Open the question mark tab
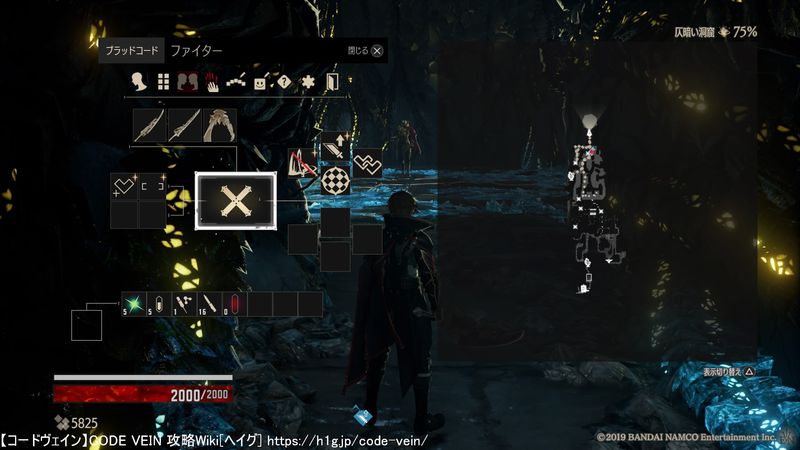Viewport: 800px width, 450px height. point(284,81)
